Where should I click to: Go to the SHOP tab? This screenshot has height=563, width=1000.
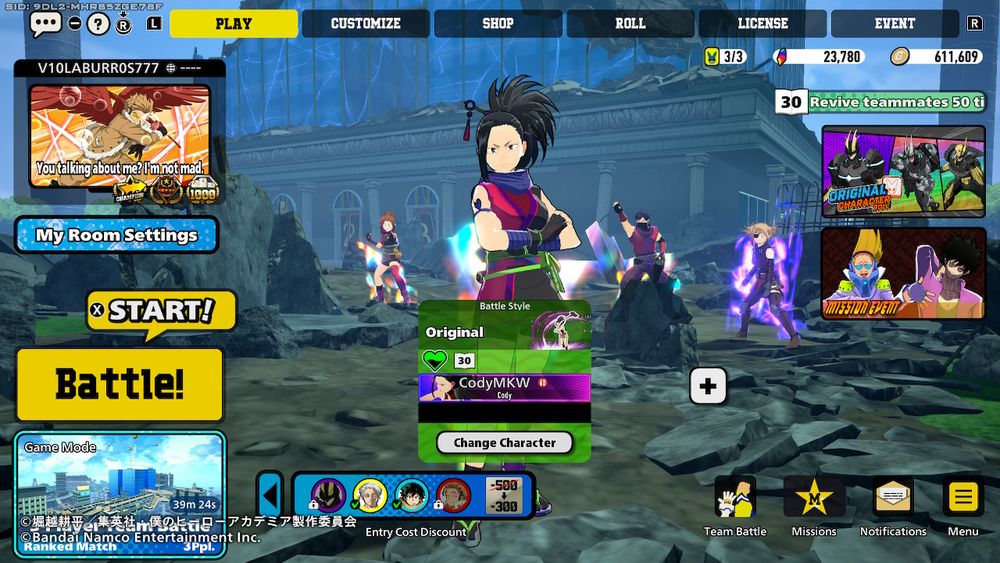coord(497,24)
